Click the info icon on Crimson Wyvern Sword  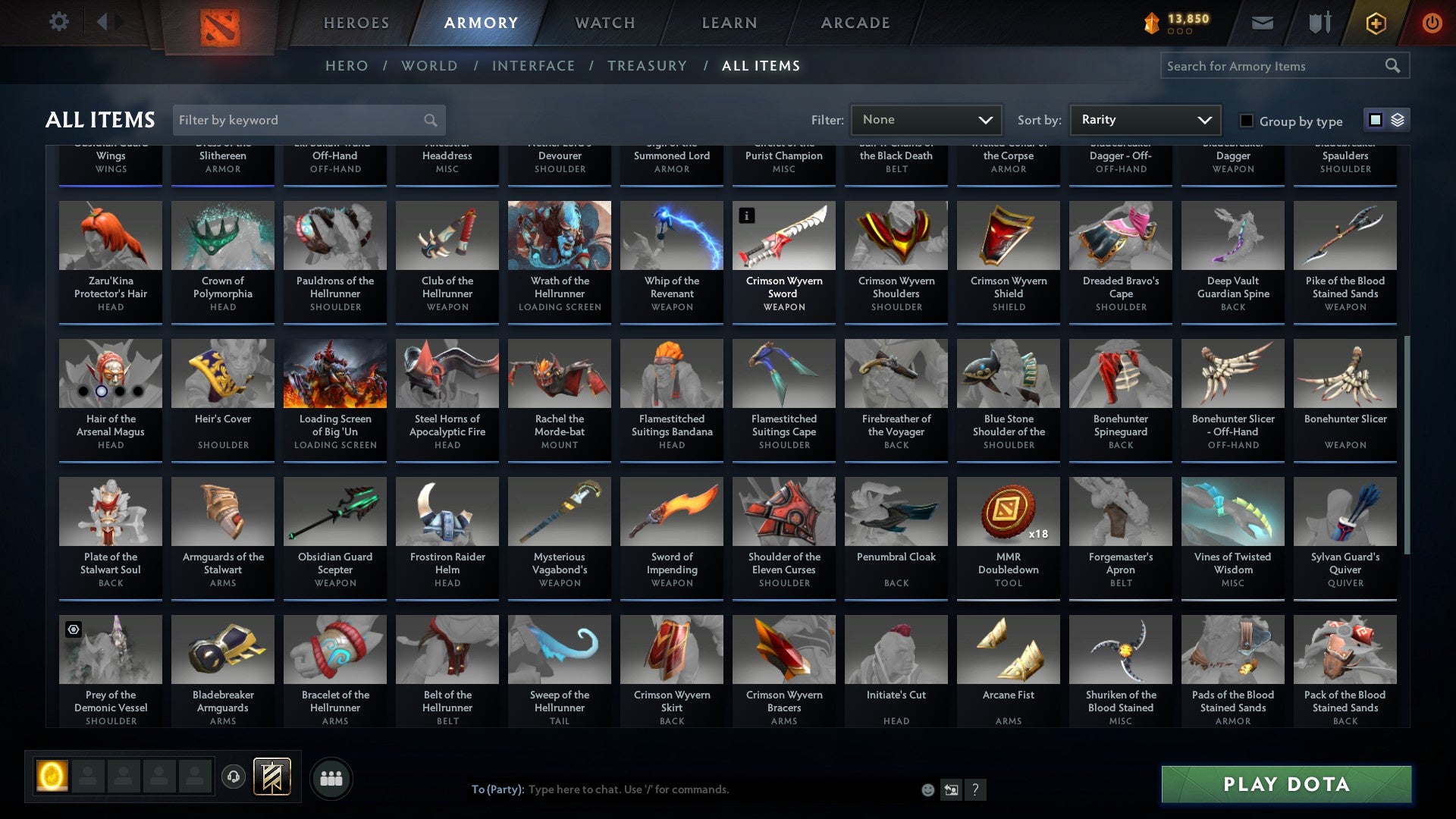pyautogui.click(x=748, y=216)
